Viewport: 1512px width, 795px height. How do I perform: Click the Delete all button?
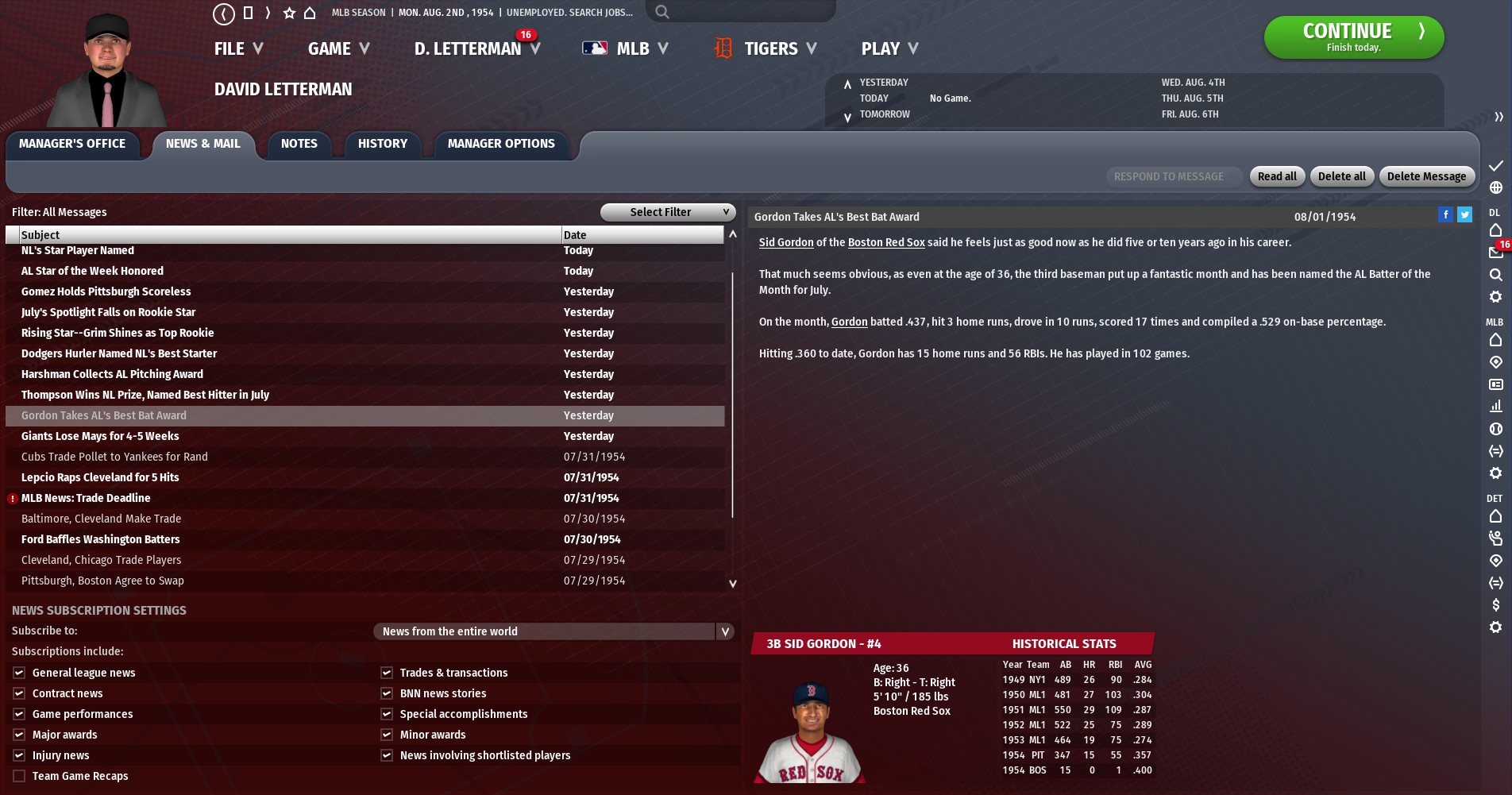point(1341,176)
